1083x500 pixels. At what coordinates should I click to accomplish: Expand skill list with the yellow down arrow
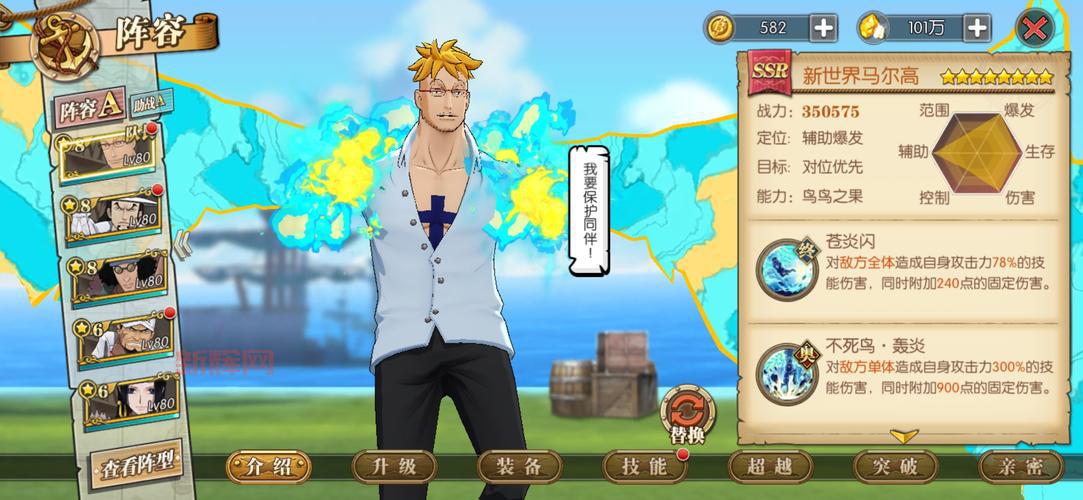point(904,436)
